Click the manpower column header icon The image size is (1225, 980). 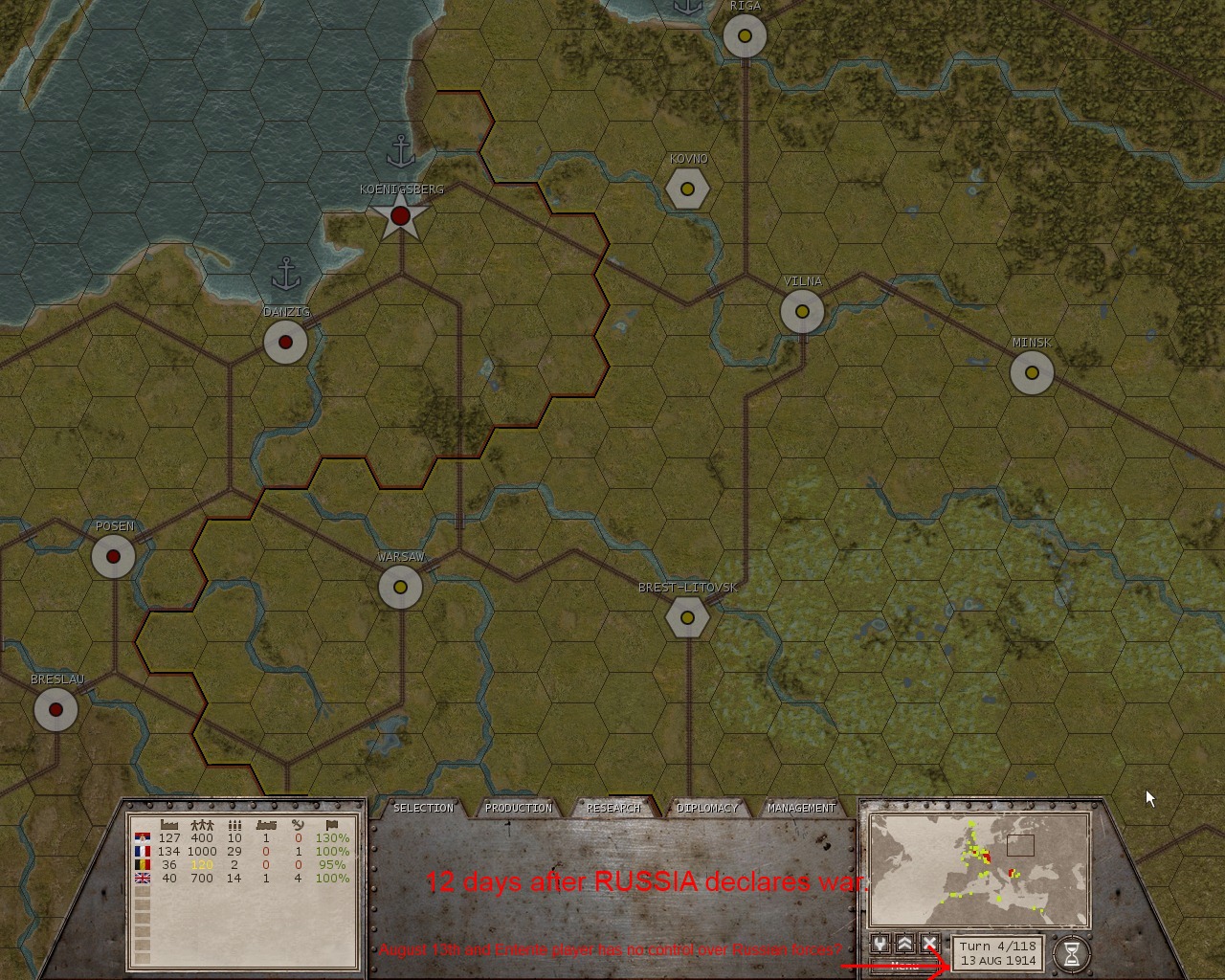(202, 824)
